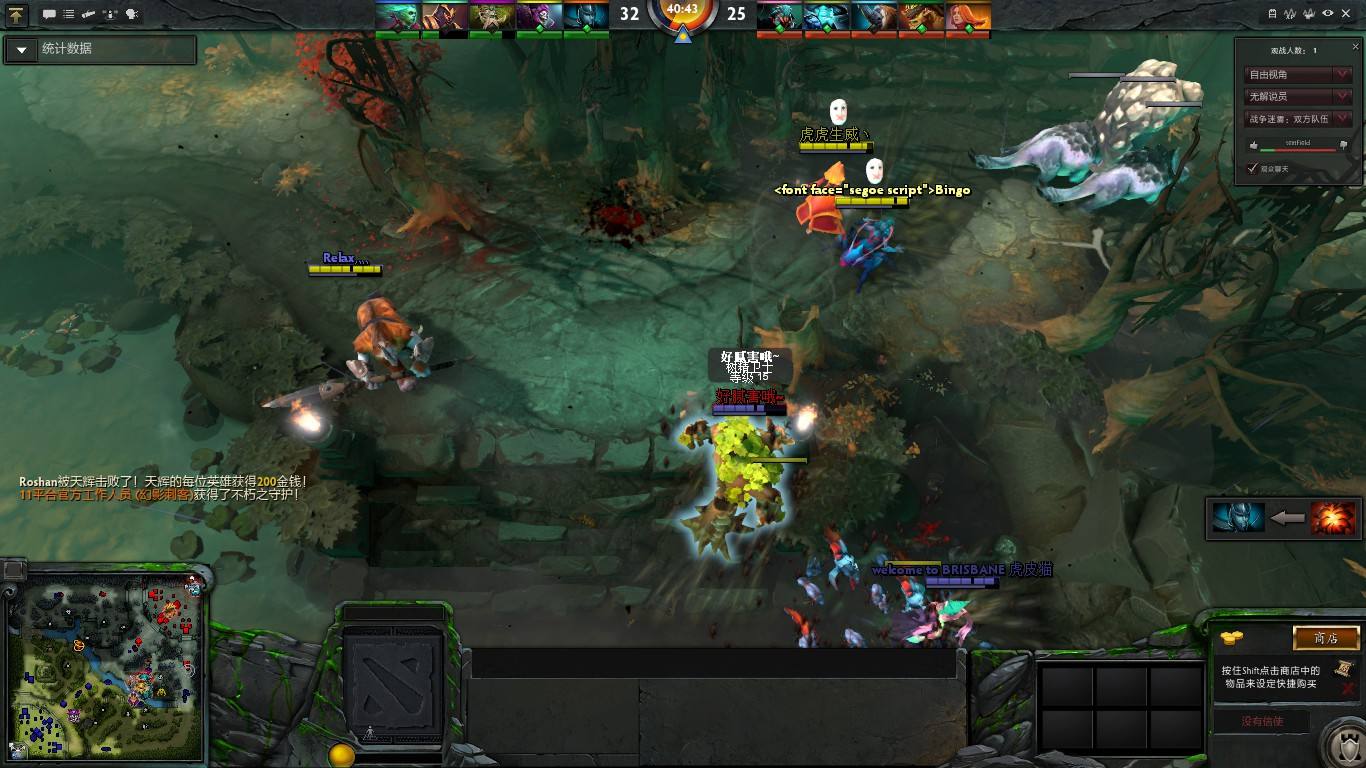Open the 自由视角 camera mode dropdown

tap(1297, 74)
